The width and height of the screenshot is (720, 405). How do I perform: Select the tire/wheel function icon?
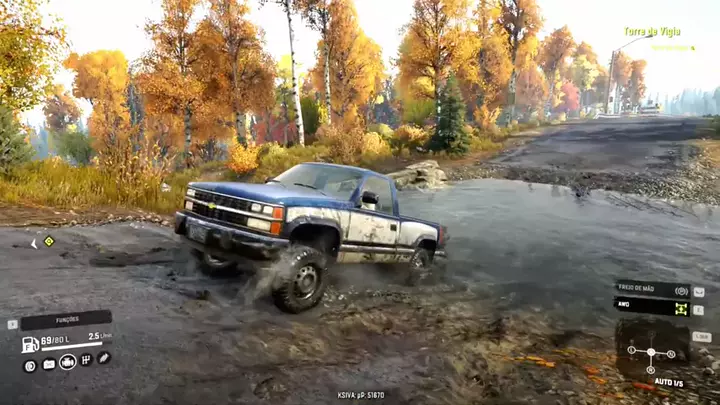pyautogui.click(x=30, y=365)
